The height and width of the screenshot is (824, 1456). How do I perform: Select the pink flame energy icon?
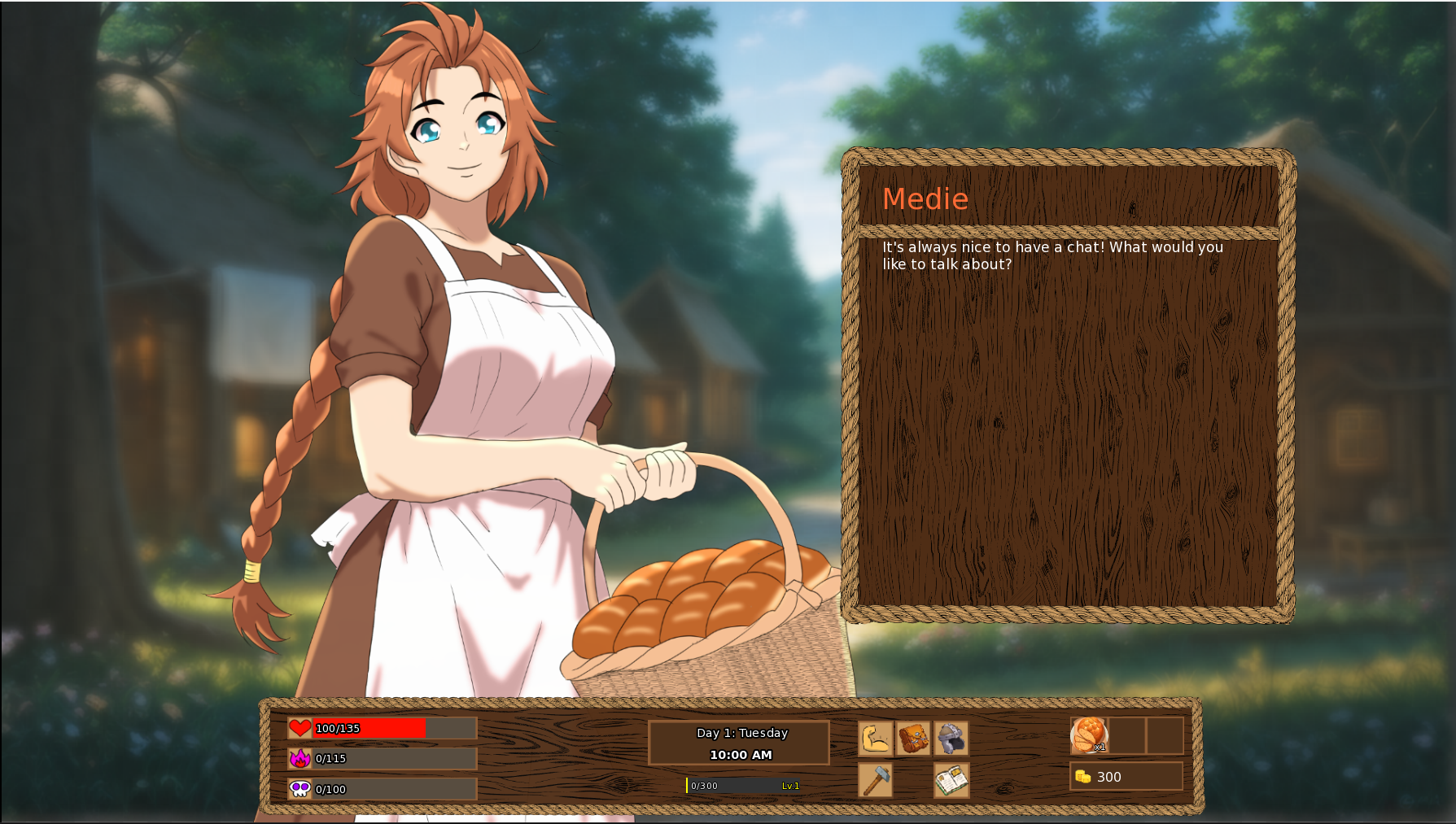pos(300,759)
